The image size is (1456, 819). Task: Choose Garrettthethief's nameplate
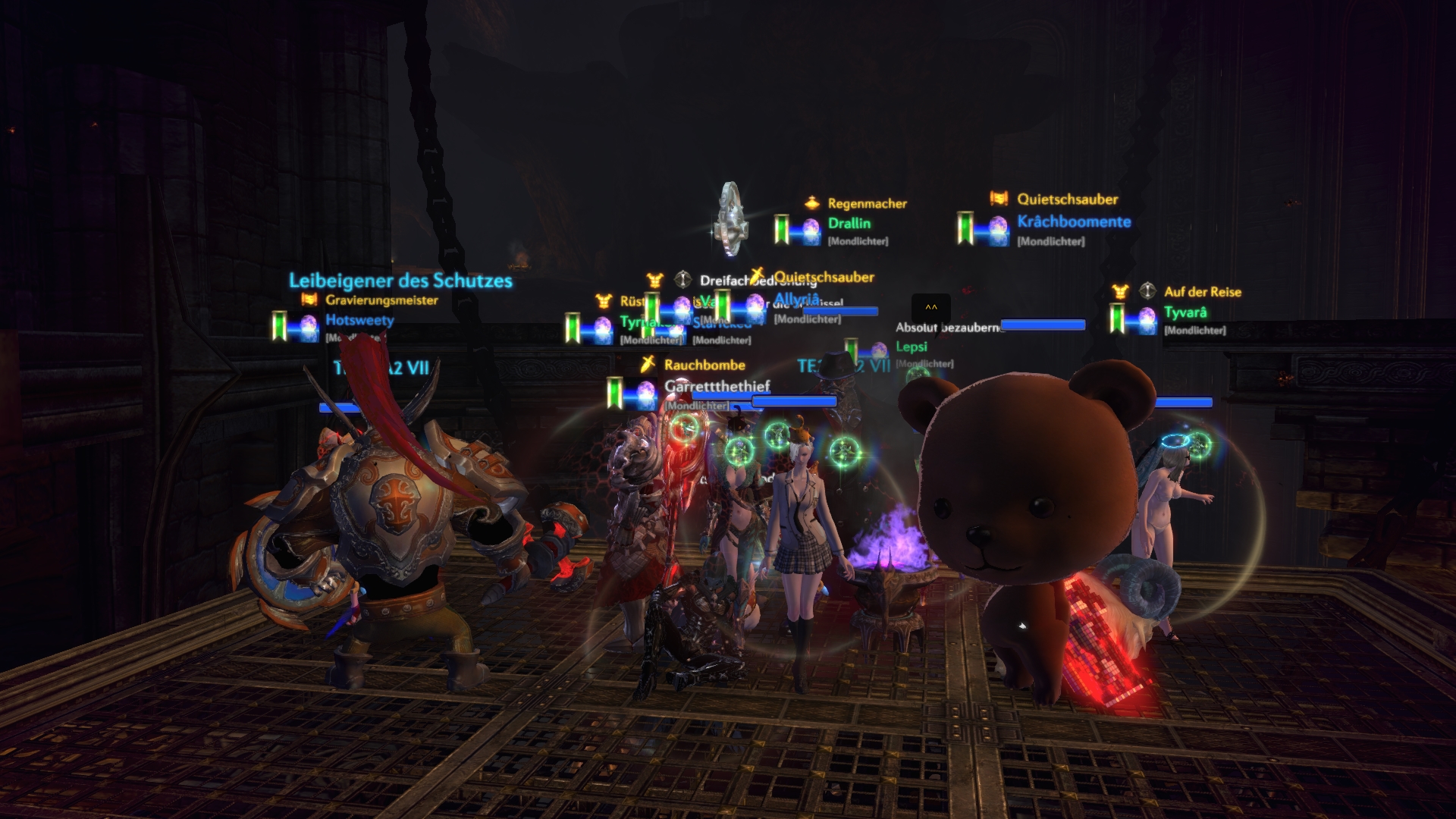point(717,387)
